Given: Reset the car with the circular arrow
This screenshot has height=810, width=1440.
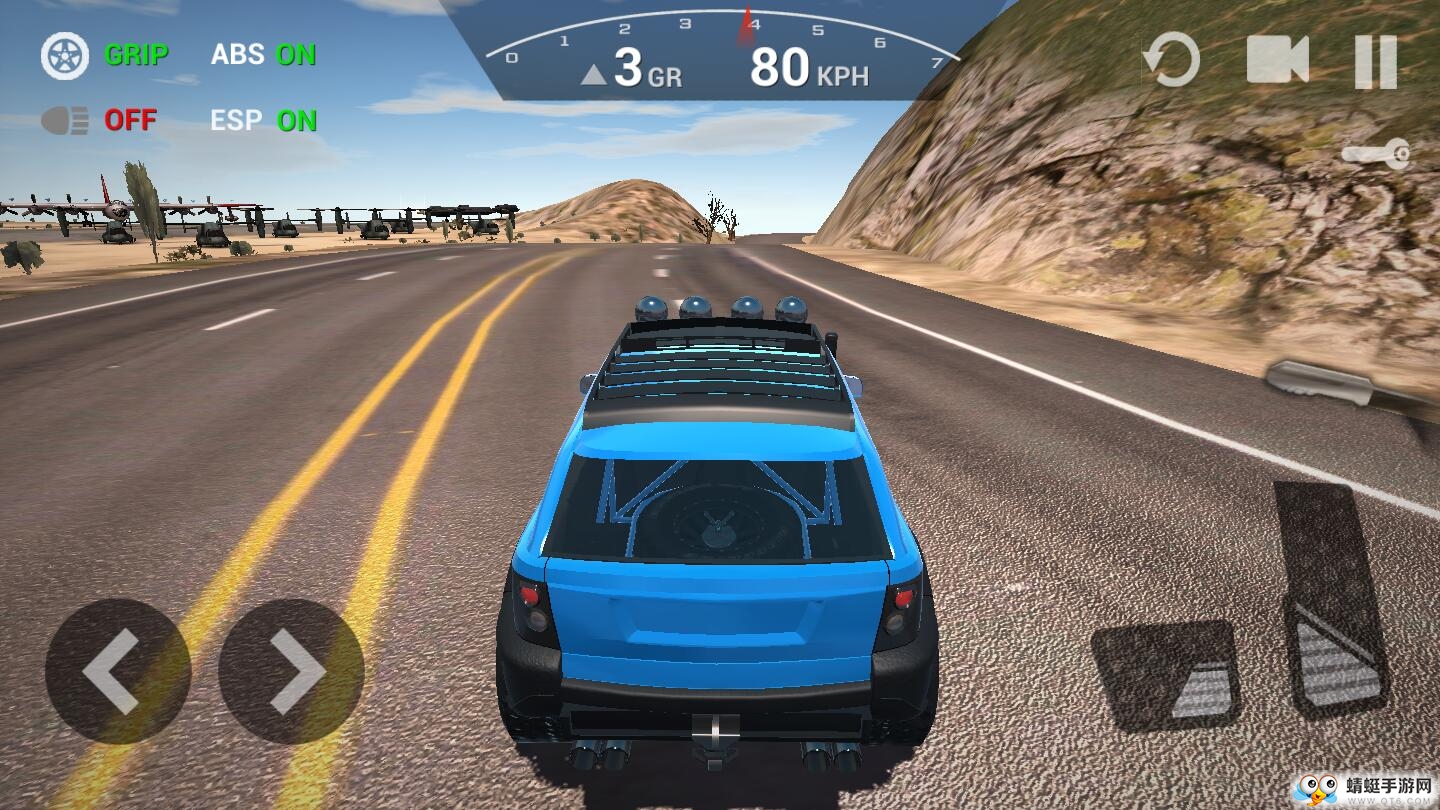Looking at the screenshot, I should (x=1171, y=60).
